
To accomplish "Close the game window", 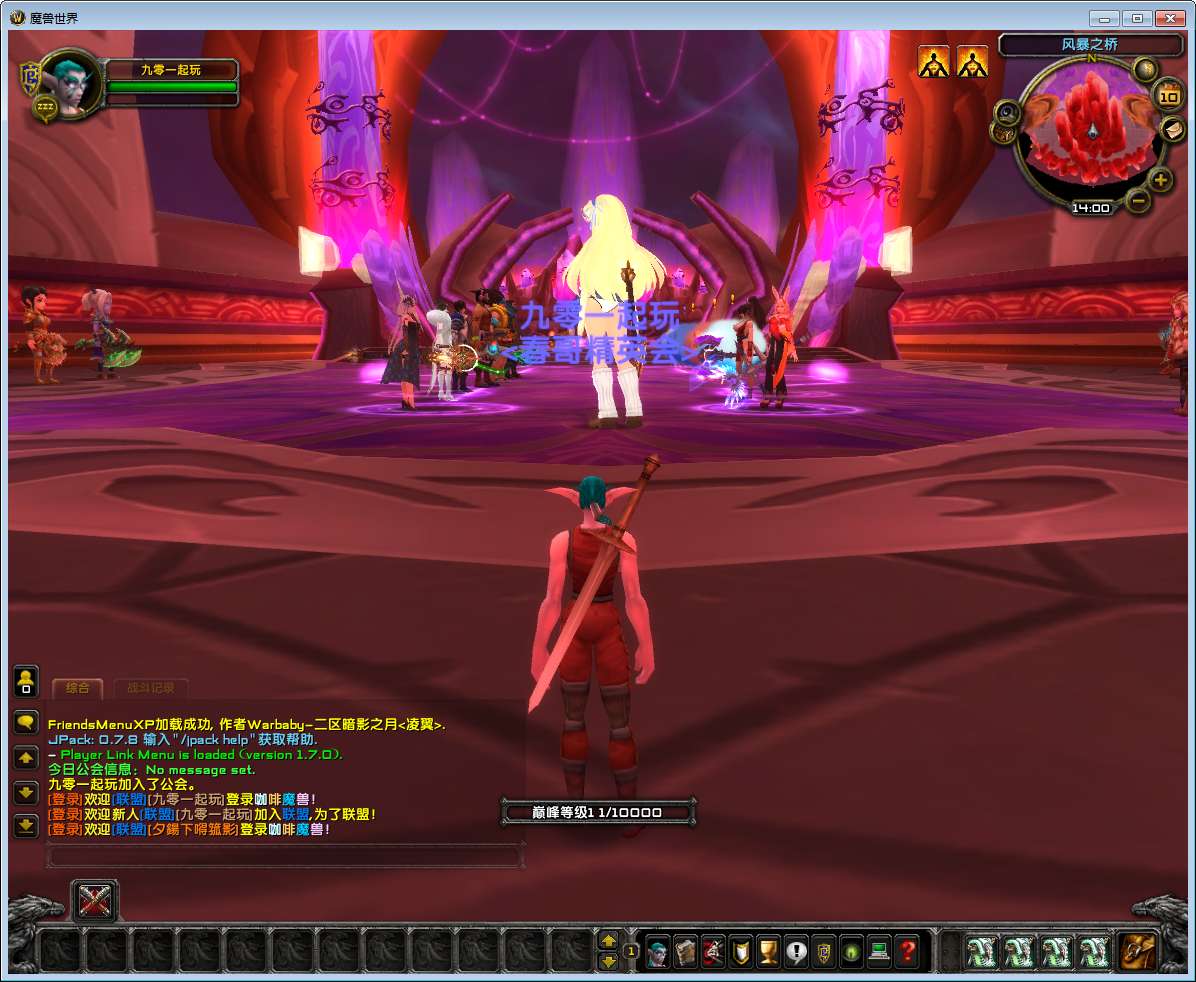I will pyautogui.click(x=1170, y=18).
